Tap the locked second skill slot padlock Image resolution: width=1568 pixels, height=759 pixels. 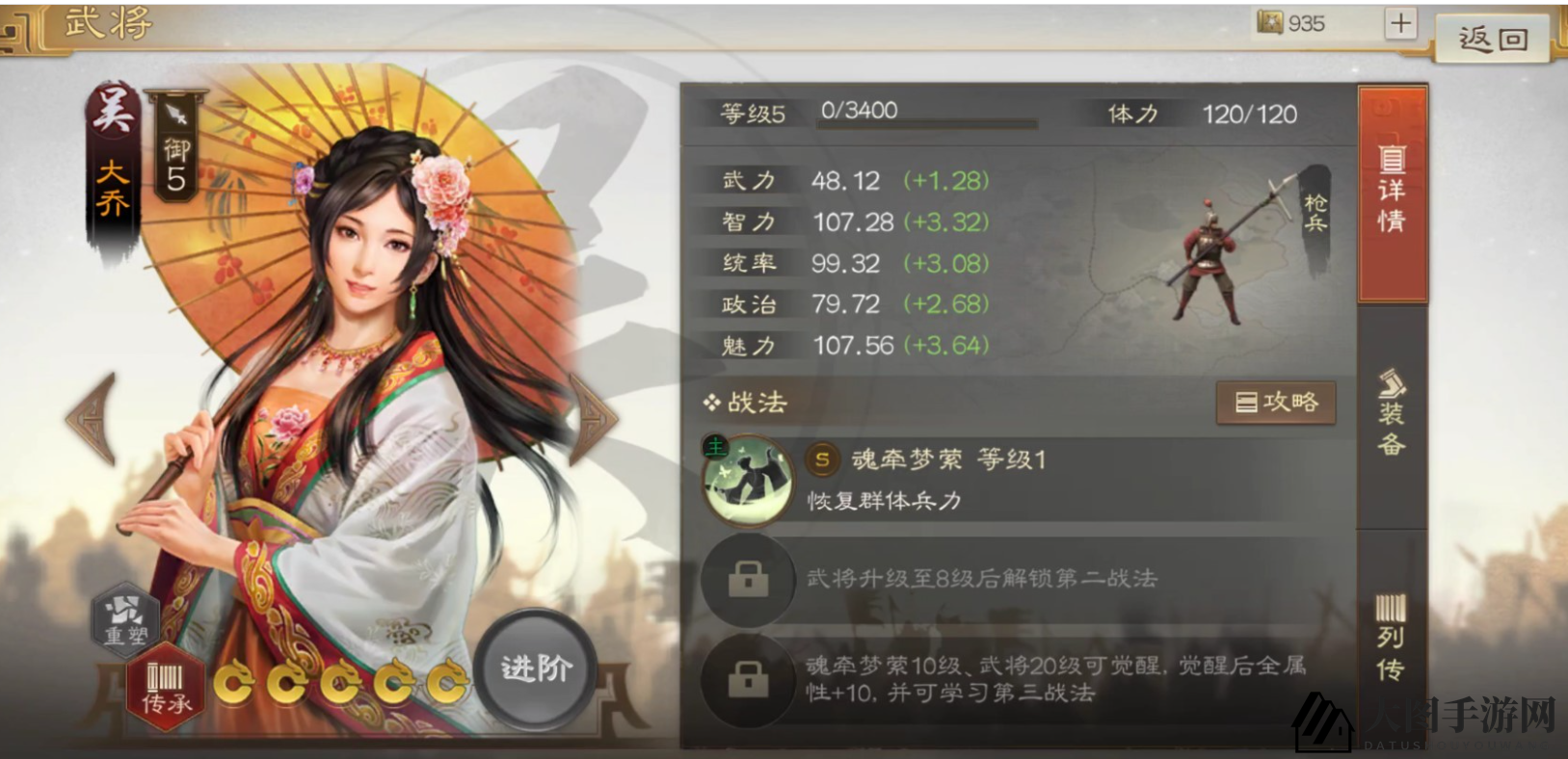pyautogui.click(x=749, y=579)
